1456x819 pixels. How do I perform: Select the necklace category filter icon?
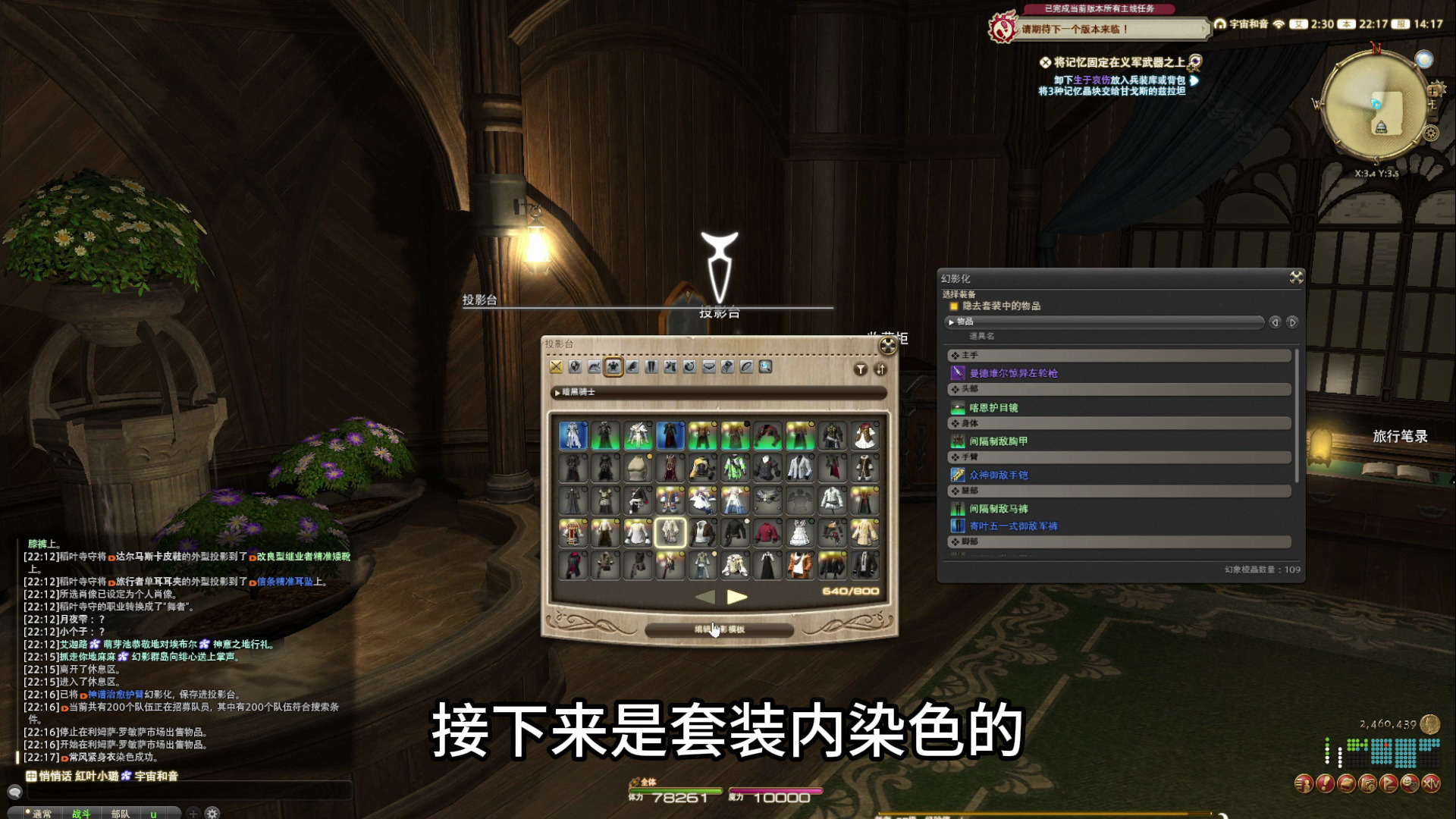(x=709, y=367)
